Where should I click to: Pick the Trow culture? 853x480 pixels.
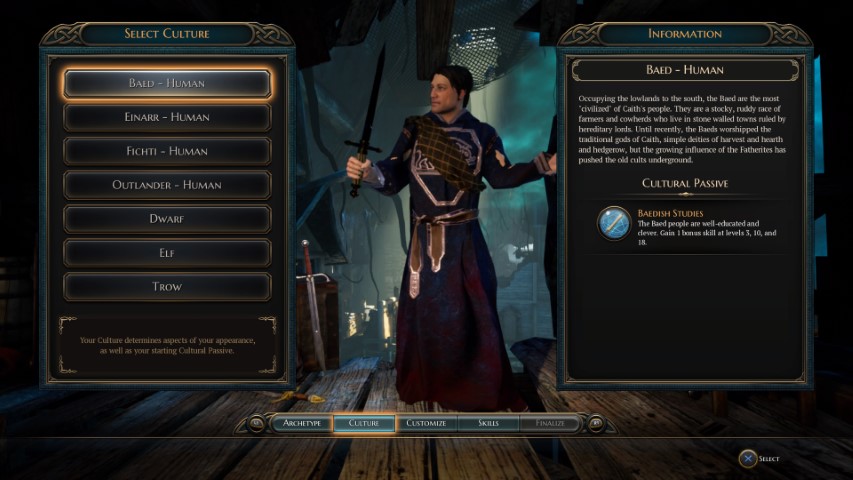tap(167, 287)
